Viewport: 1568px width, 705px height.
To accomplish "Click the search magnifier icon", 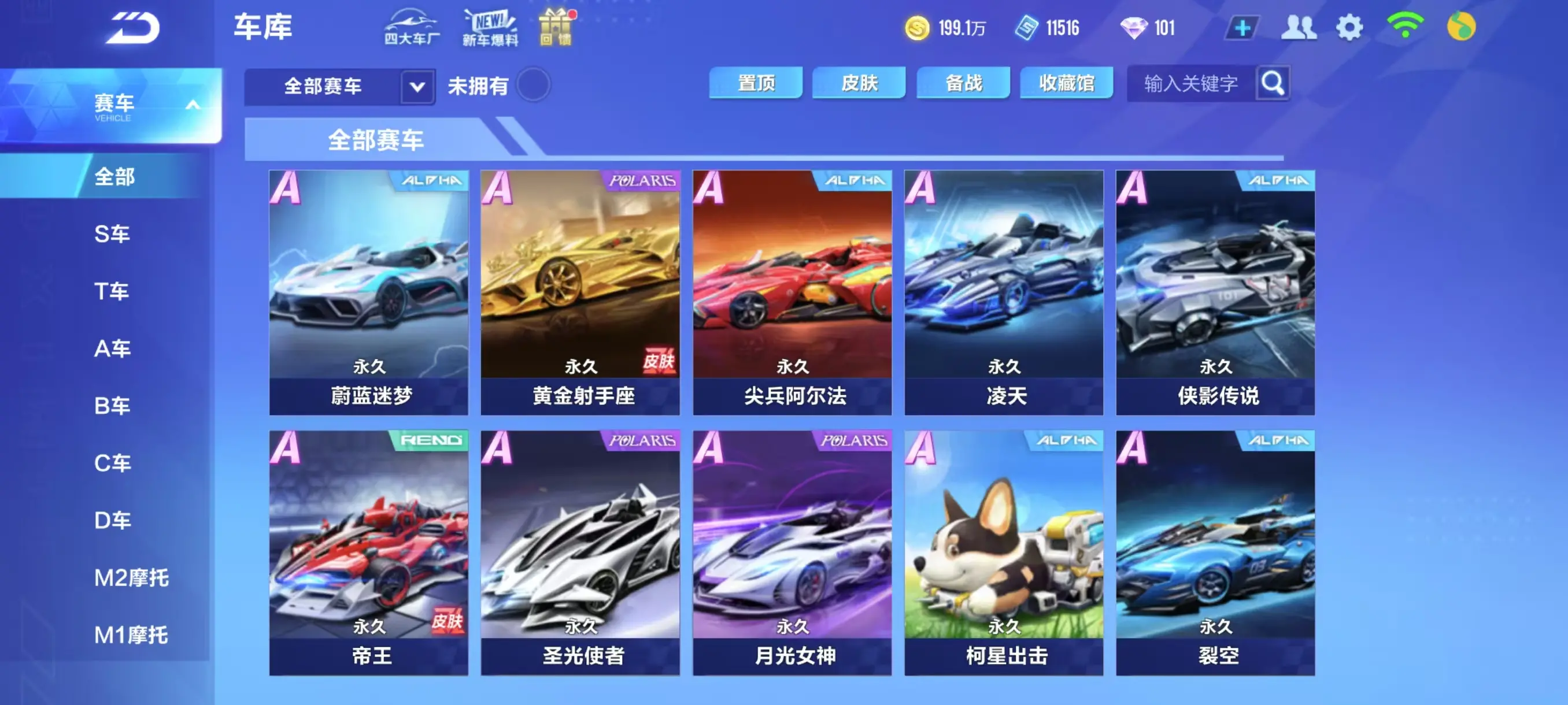I will click(1272, 84).
